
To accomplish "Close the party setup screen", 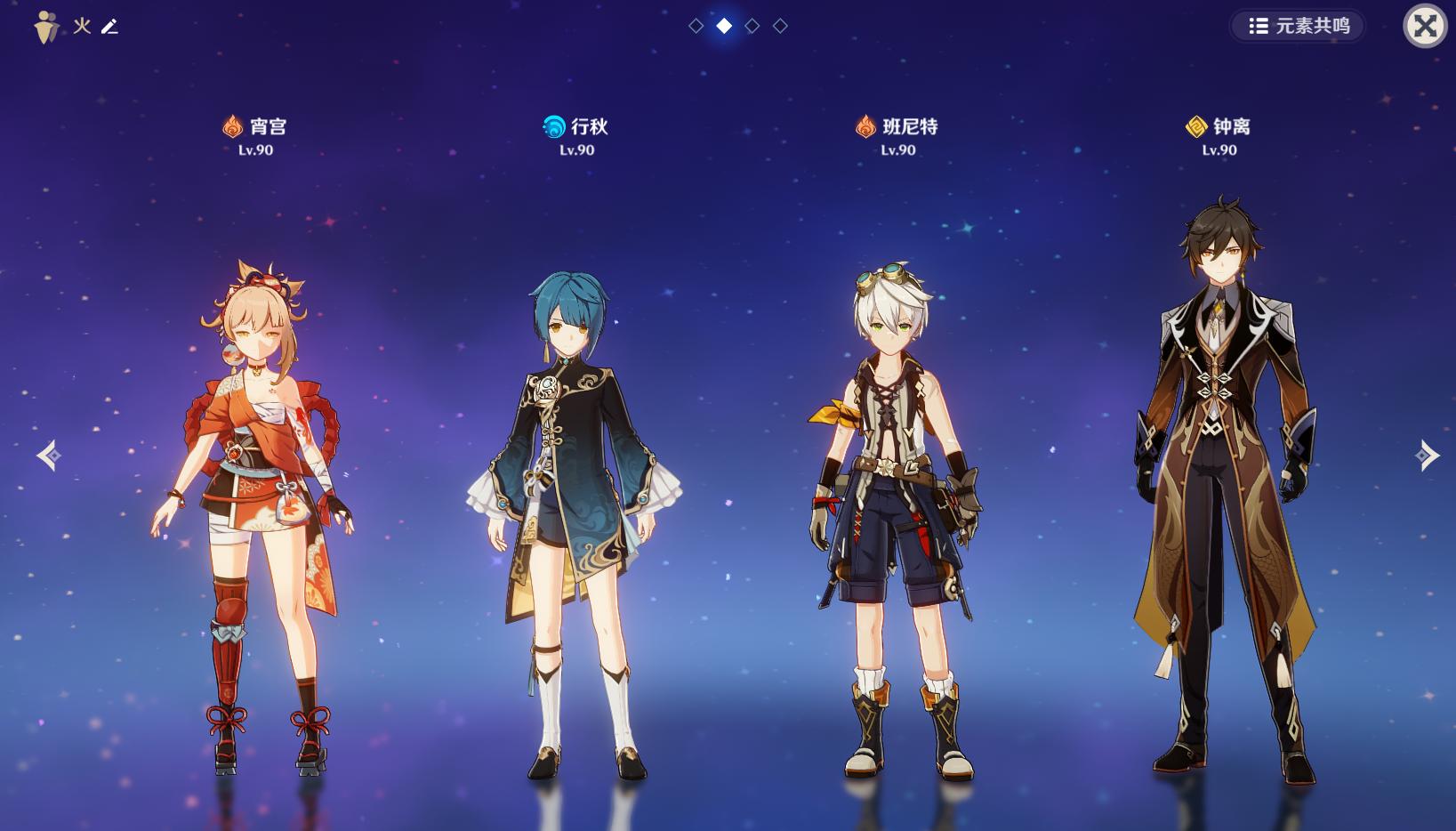I will tap(1425, 26).
